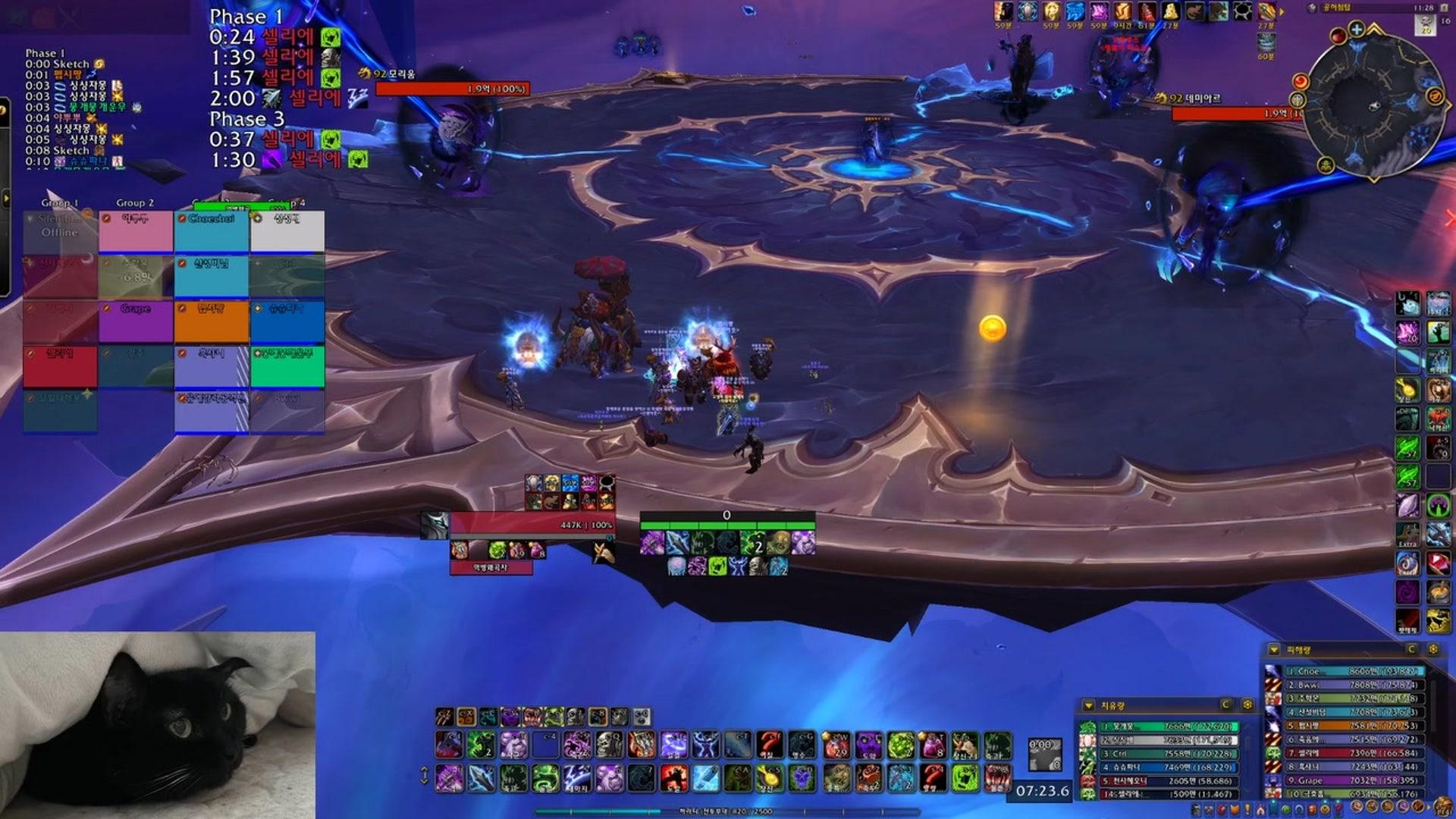Screen dimensions: 1456x819
Task: Use the gold coin item ability
Action: 770,779
